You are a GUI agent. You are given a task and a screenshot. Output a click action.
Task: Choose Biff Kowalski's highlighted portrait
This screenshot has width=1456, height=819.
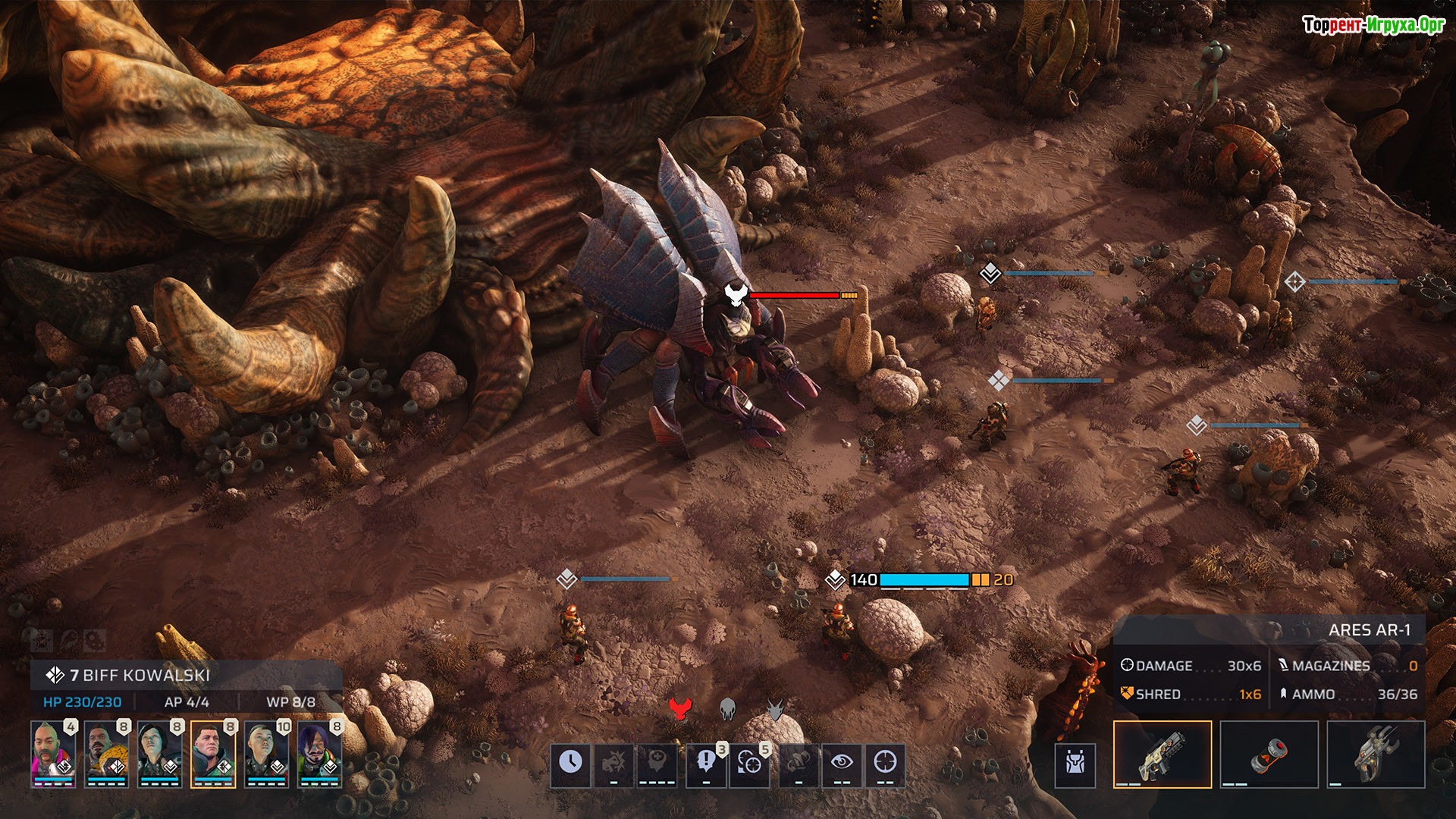[x=213, y=754]
